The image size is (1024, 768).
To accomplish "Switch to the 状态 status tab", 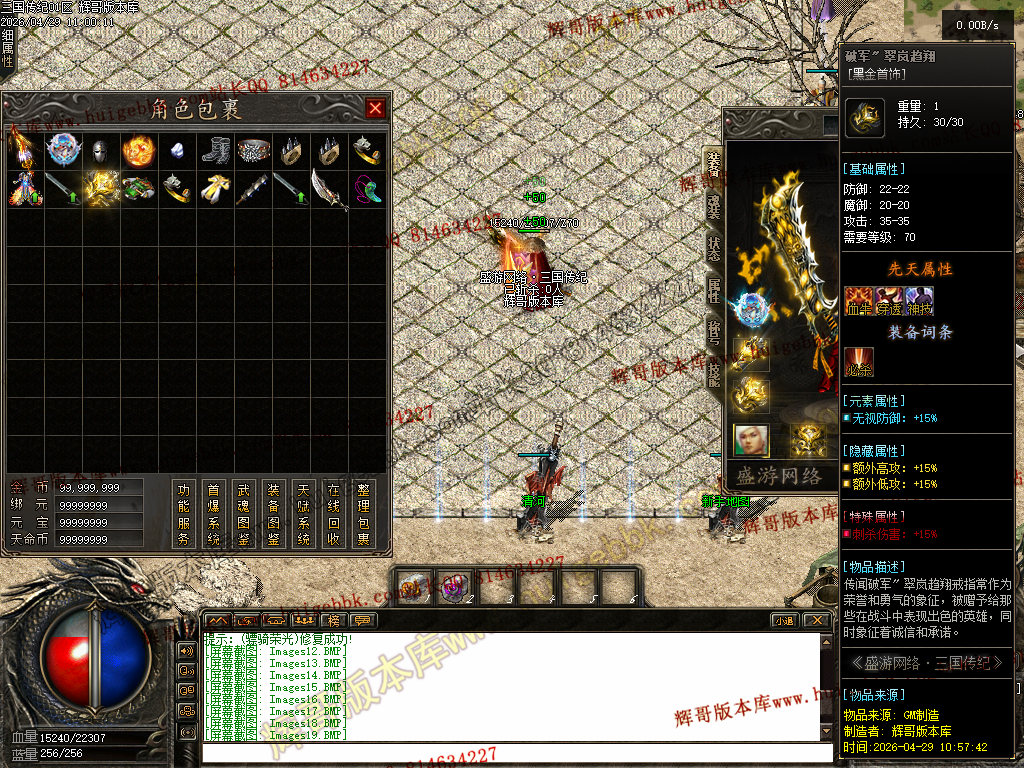I will click(713, 248).
